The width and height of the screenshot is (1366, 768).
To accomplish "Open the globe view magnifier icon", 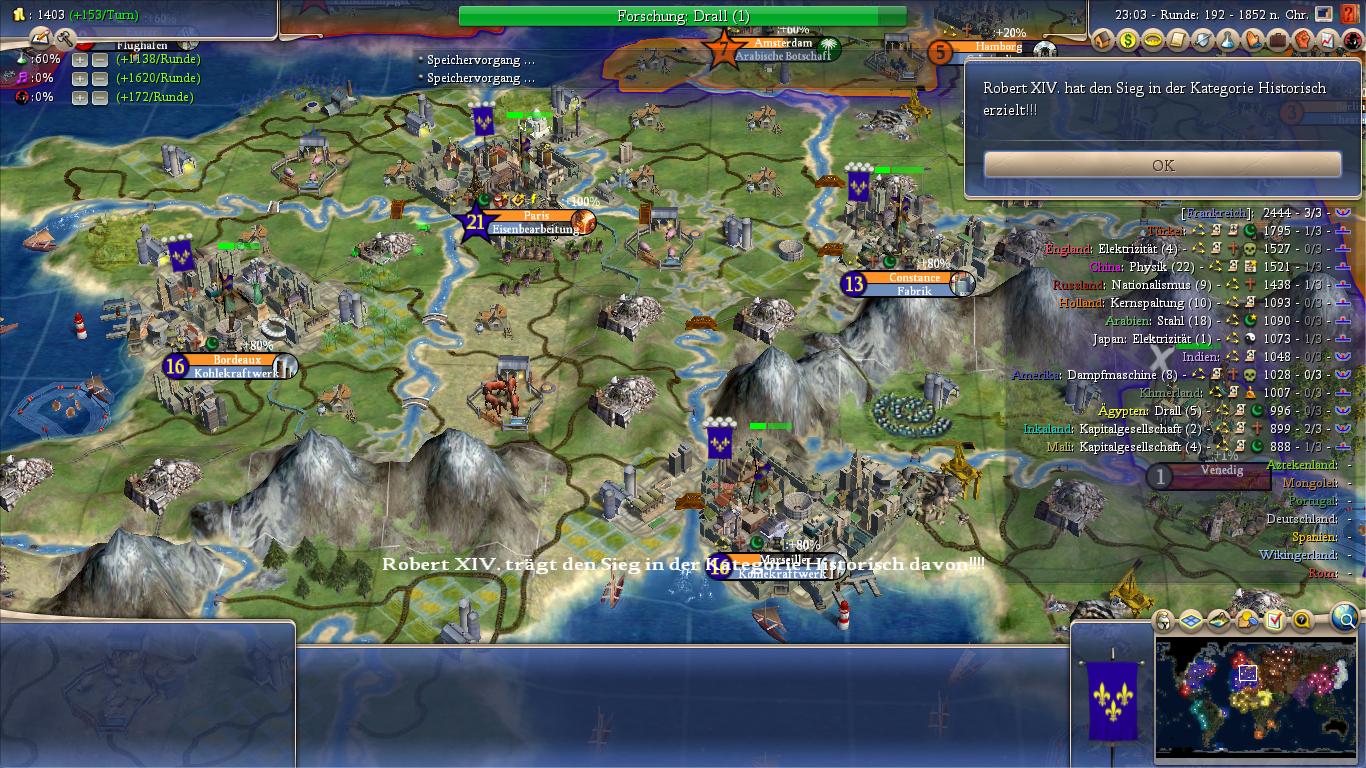I will tap(1344, 618).
